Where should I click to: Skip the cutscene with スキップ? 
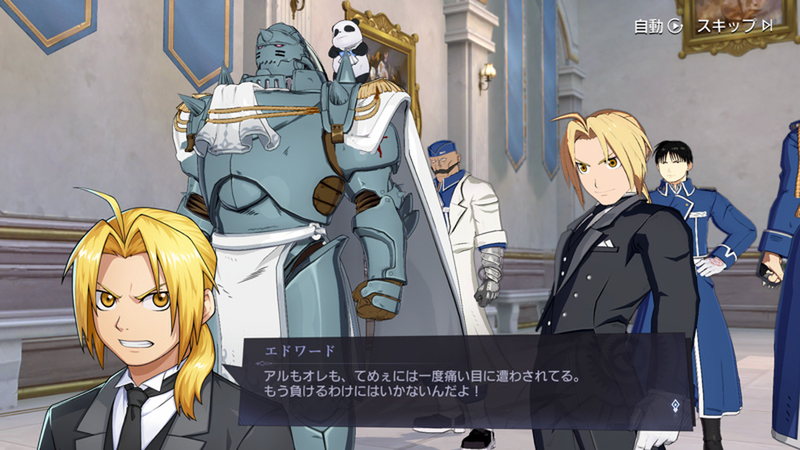(734, 26)
